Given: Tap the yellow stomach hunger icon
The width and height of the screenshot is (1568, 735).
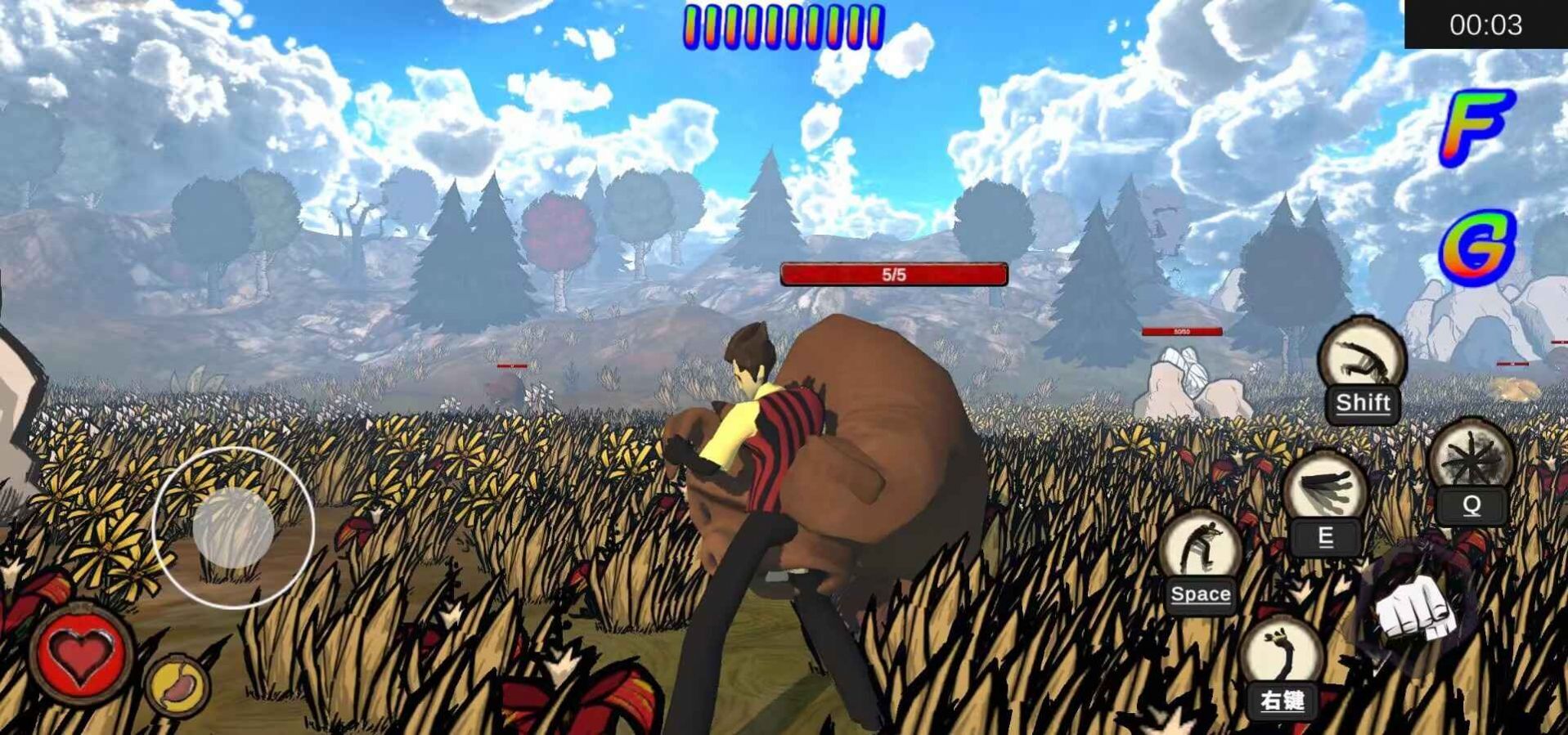Looking at the screenshot, I should tap(177, 685).
